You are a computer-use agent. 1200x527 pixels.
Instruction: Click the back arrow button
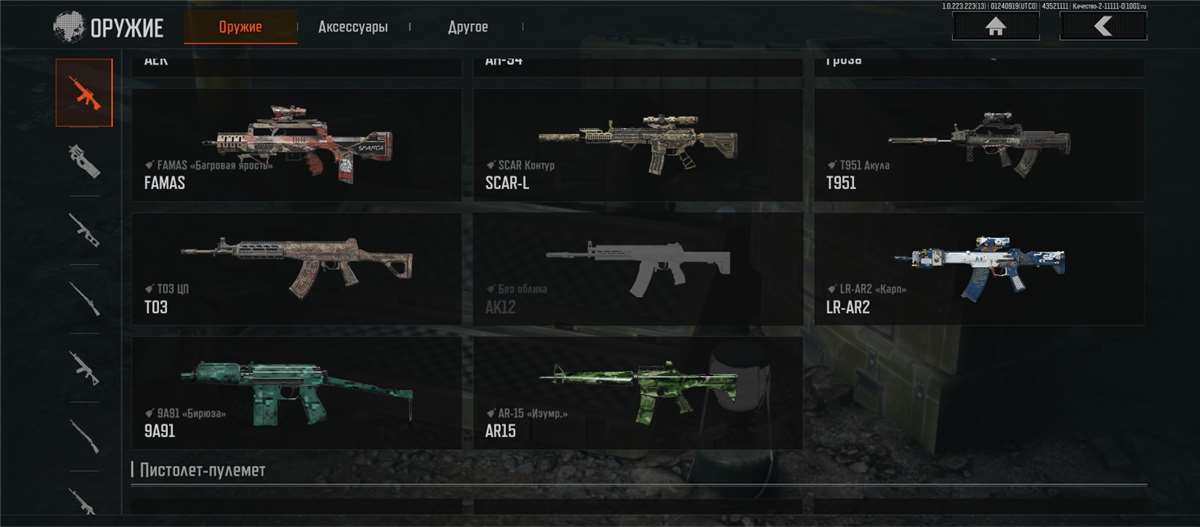[x=1102, y=26]
